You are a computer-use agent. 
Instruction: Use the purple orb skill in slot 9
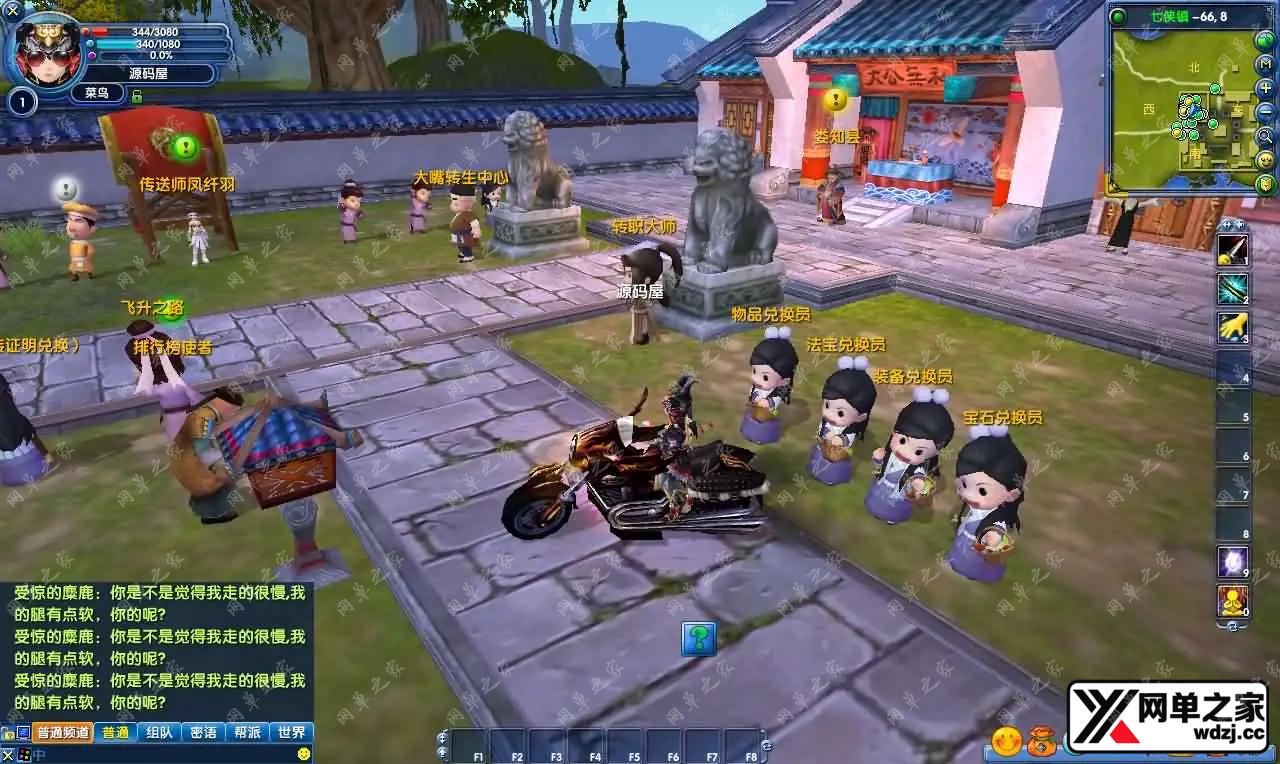coord(1232,561)
